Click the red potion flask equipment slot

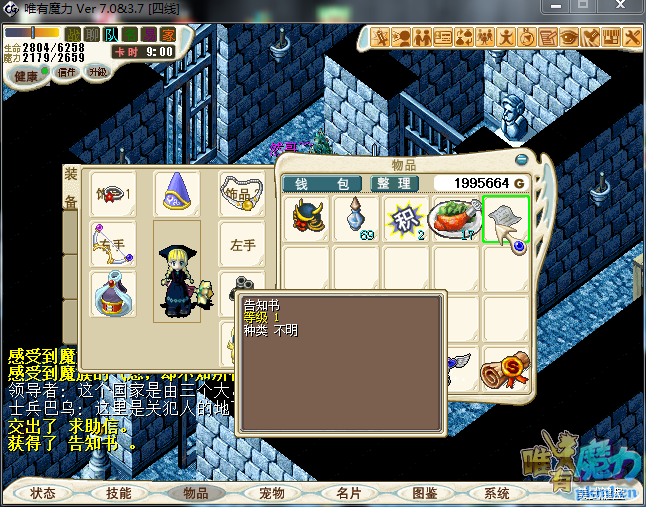pyautogui.click(x=113, y=294)
